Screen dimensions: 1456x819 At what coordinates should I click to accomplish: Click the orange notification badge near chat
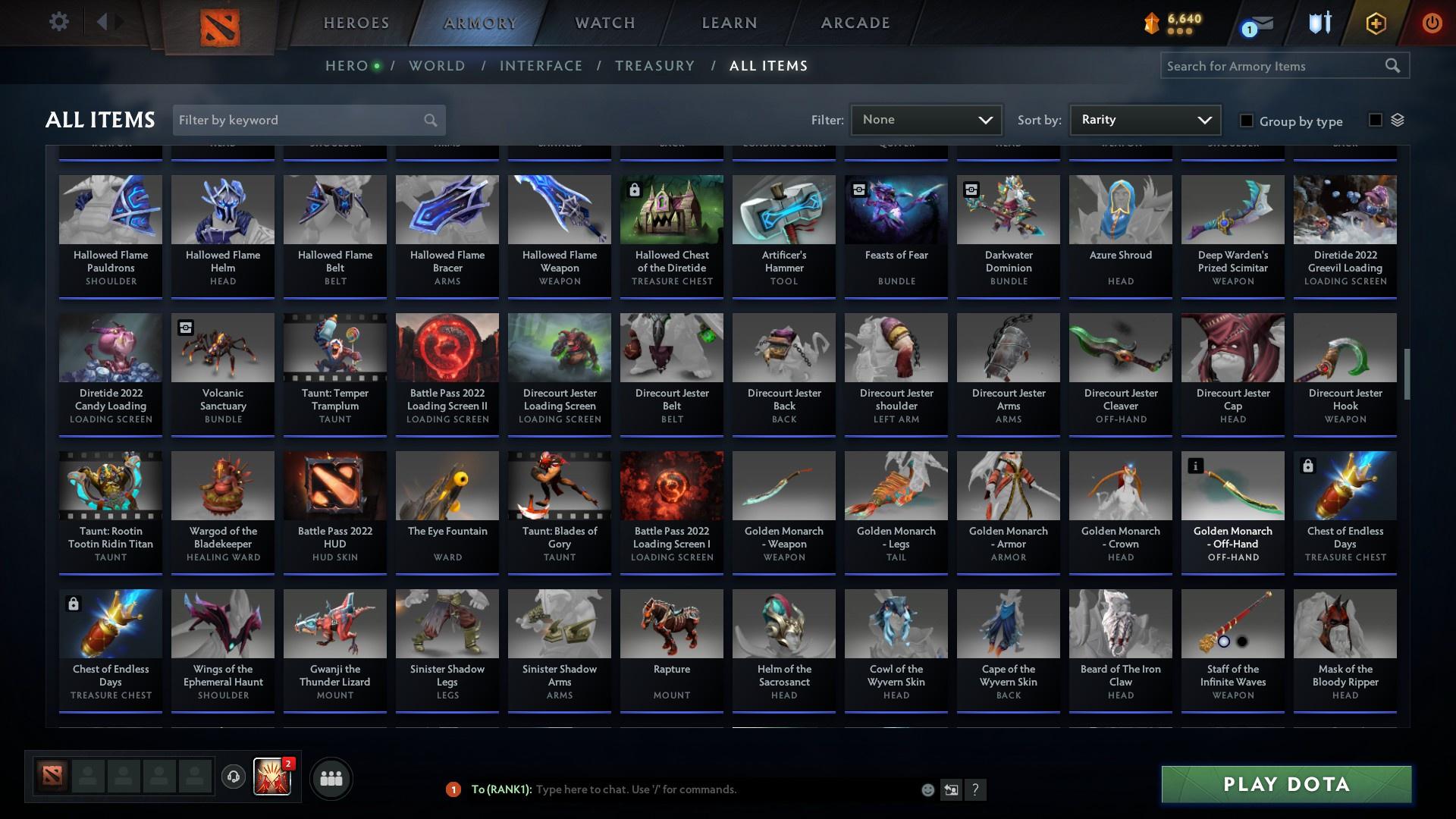453,789
